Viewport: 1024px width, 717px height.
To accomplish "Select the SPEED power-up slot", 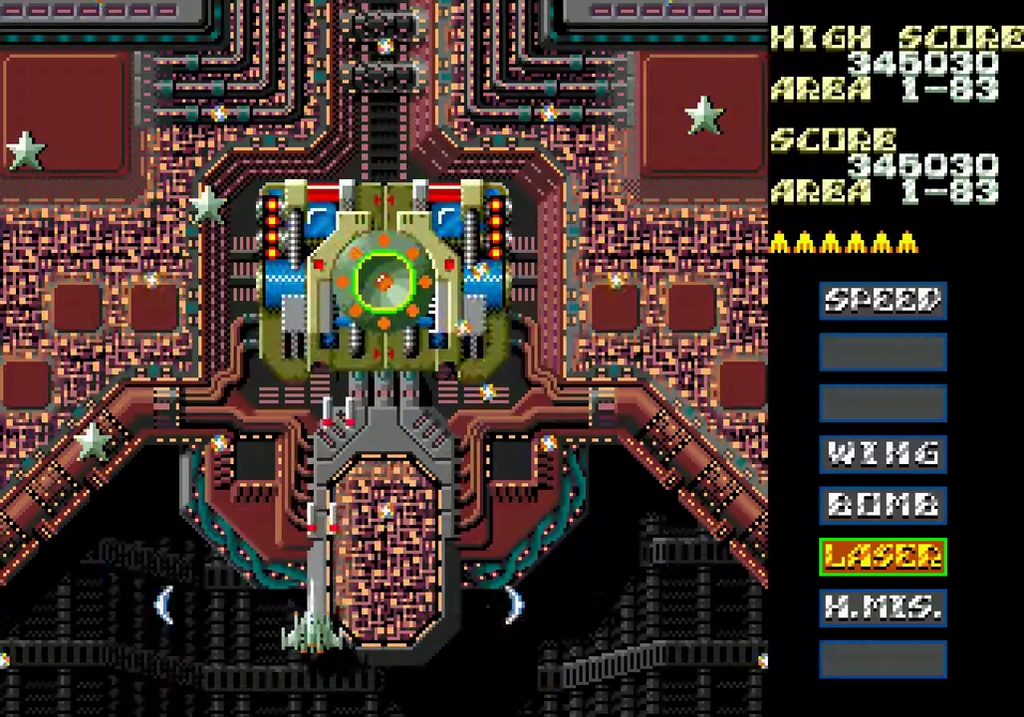I will click(883, 299).
